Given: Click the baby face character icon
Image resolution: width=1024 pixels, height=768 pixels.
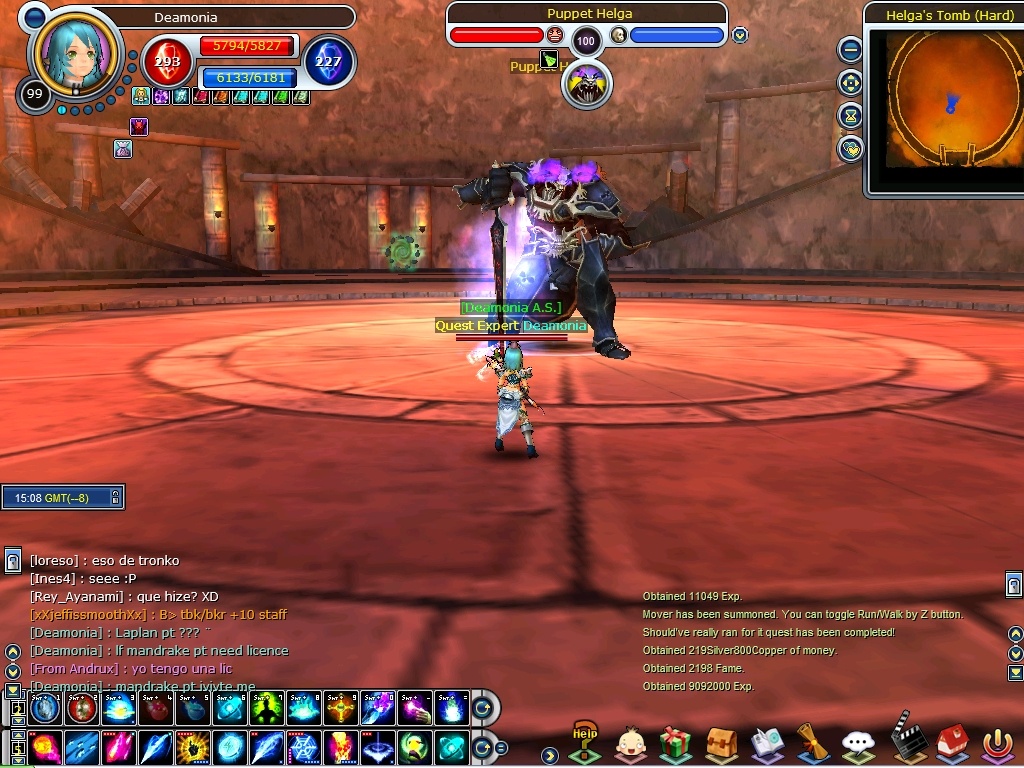Looking at the screenshot, I should (630, 743).
